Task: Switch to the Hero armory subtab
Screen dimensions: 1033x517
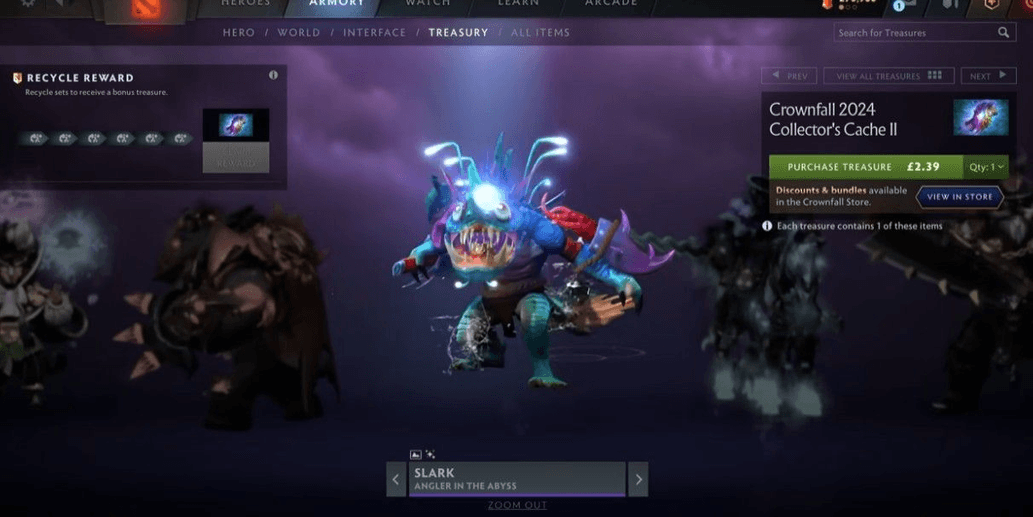Action: [x=239, y=33]
